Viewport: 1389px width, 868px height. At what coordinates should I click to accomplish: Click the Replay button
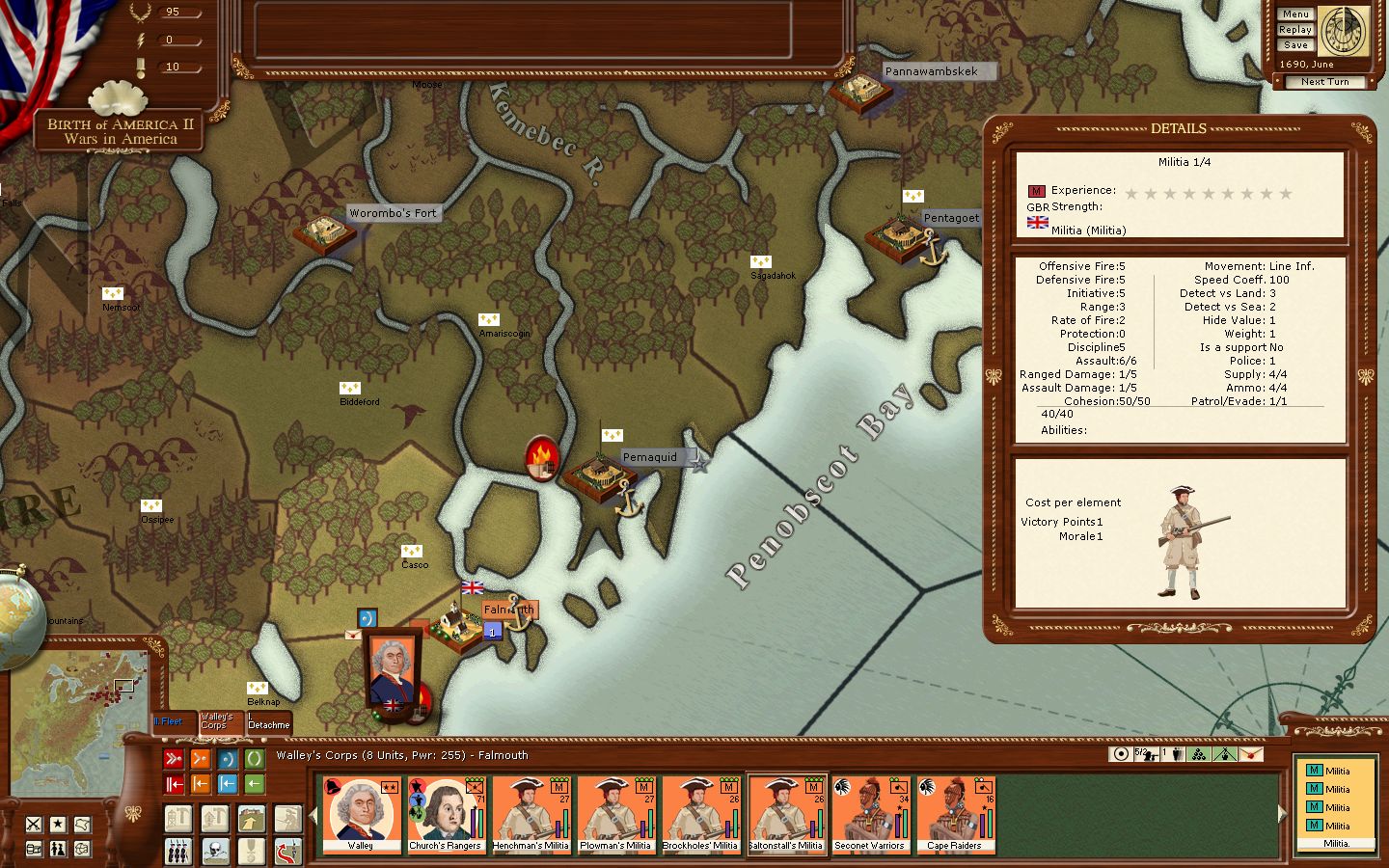1295,30
